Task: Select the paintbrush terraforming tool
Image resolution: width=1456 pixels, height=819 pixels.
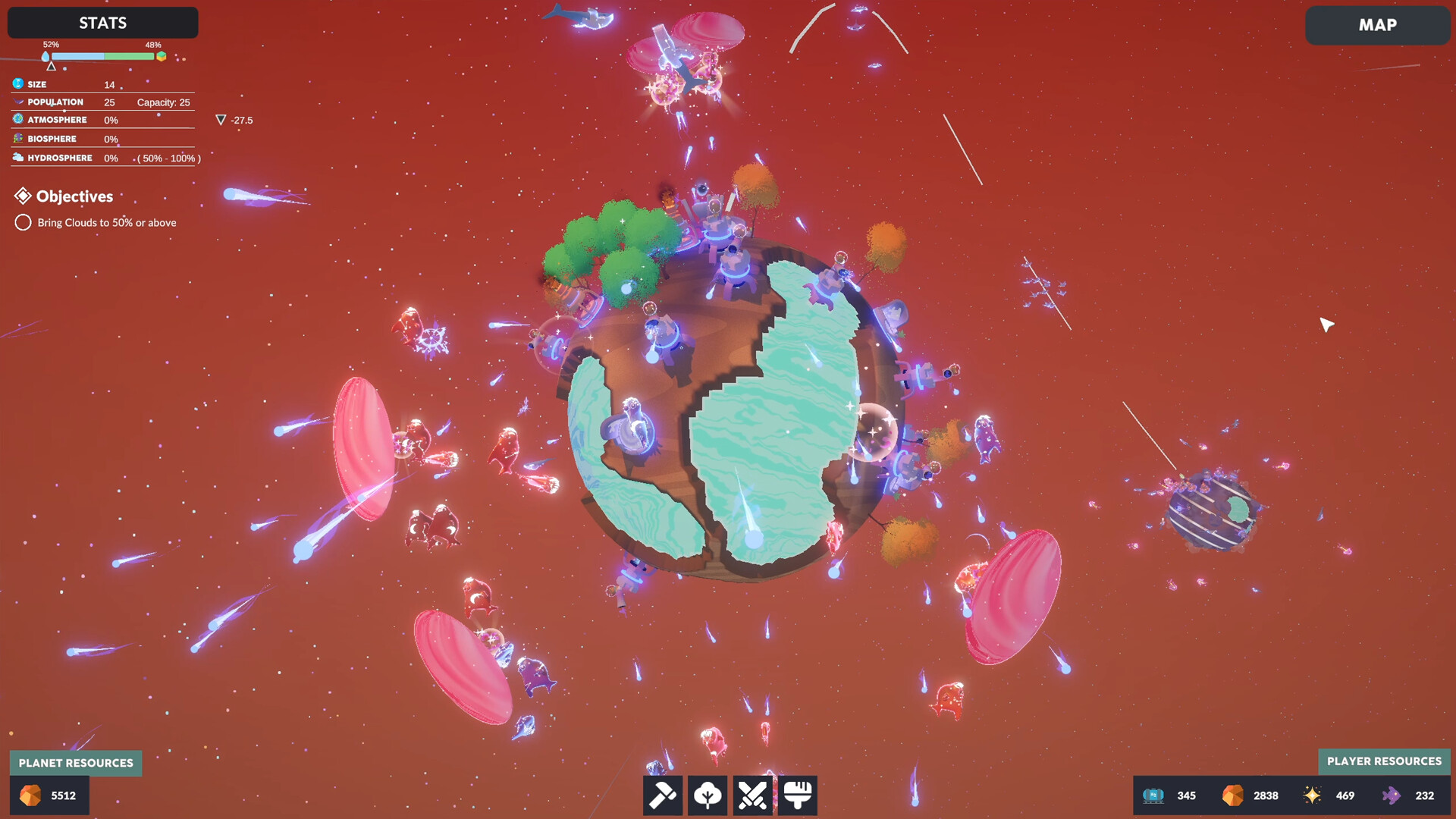Action: click(796, 795)
